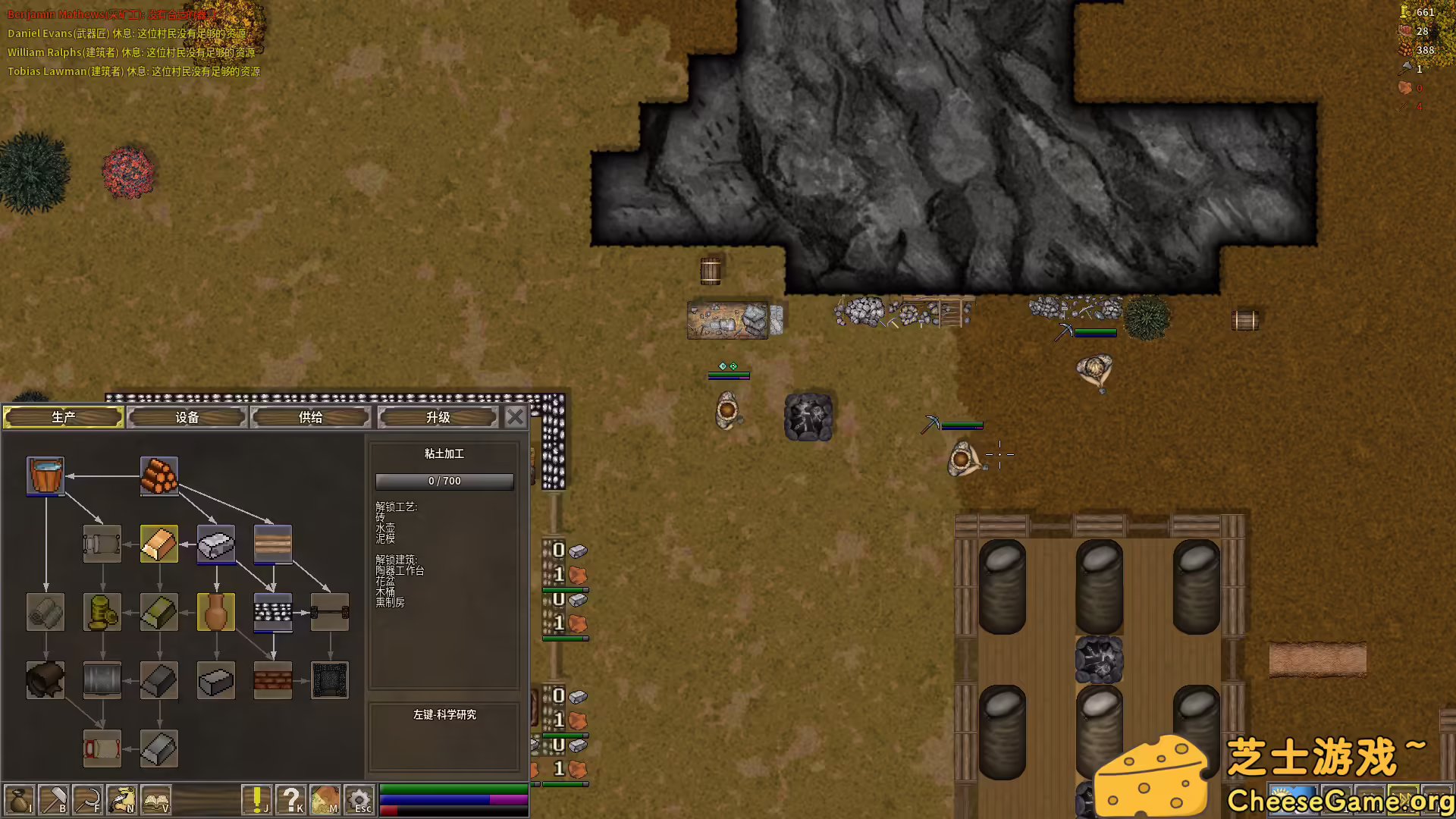This screenshot has width=1456, height=819.
Task: Select the cobblestone floor research node
Action: [273, 612]
